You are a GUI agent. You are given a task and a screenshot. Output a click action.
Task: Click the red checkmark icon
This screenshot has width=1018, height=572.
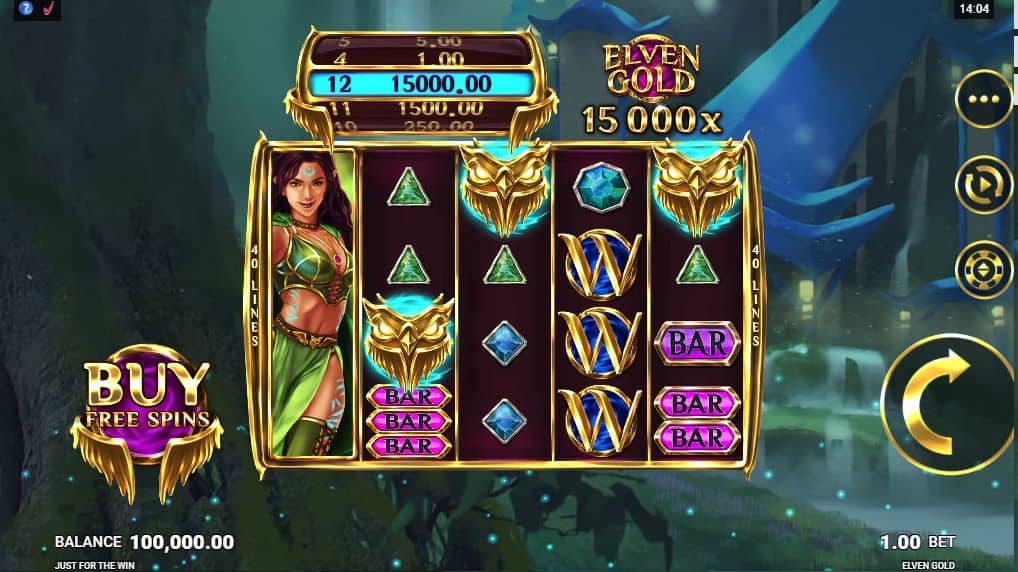[x=46, y=9]
